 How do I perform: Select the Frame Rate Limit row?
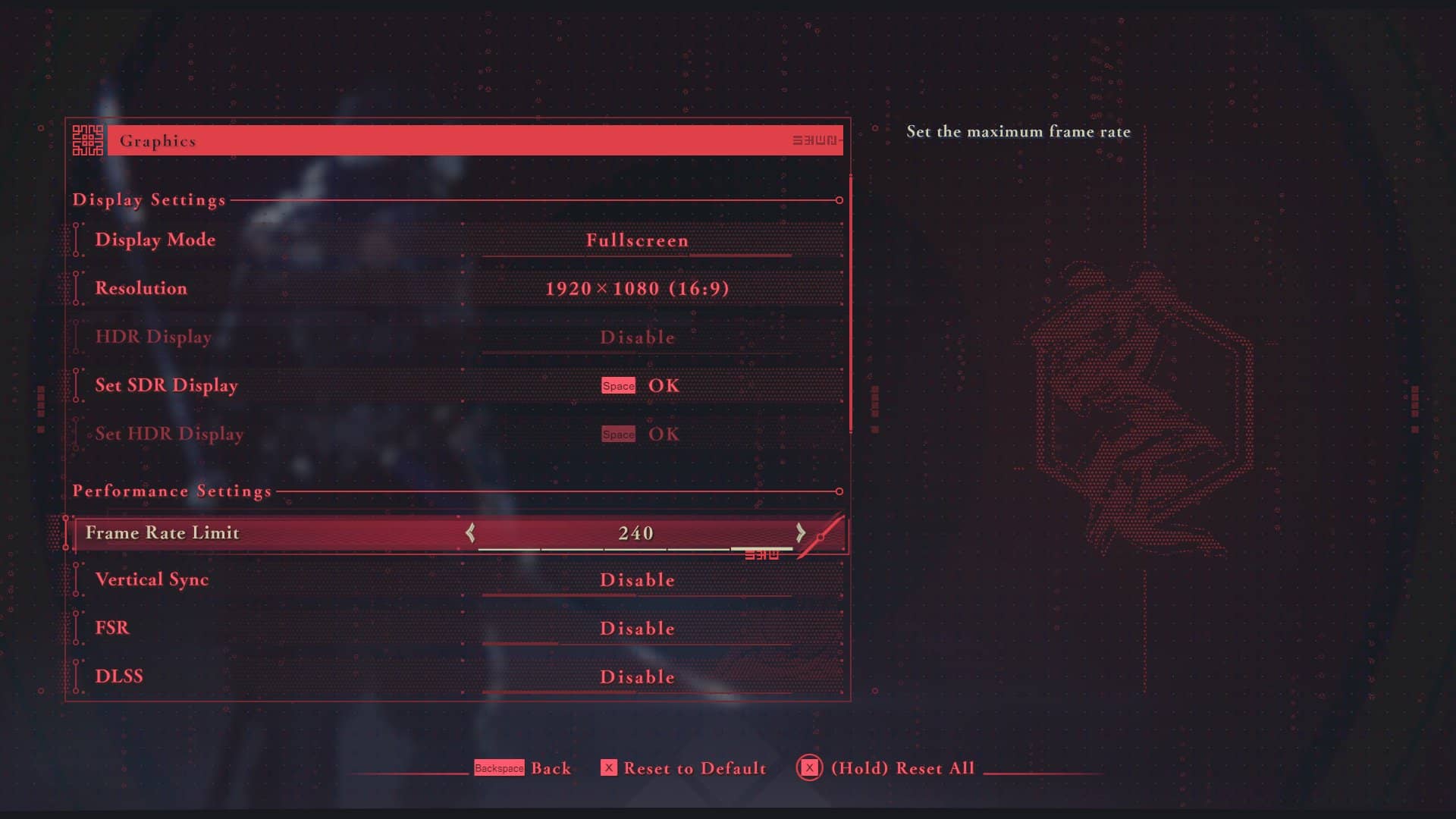[x=162, y=533]
